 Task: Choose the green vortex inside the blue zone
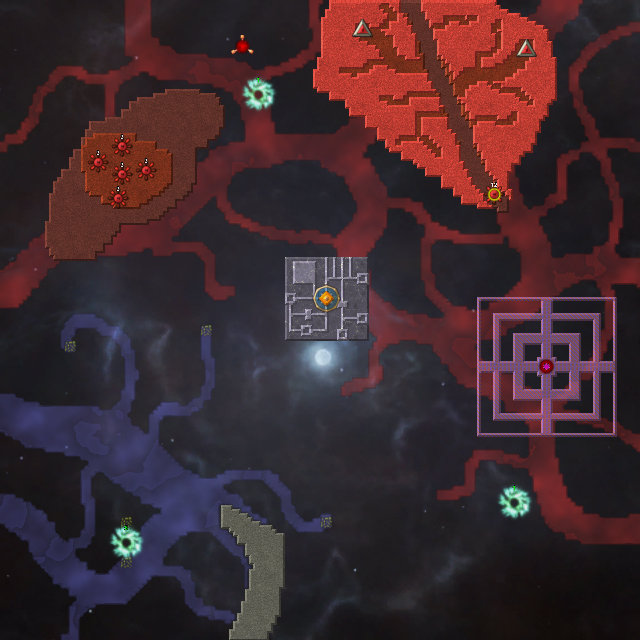coord(126,542)
